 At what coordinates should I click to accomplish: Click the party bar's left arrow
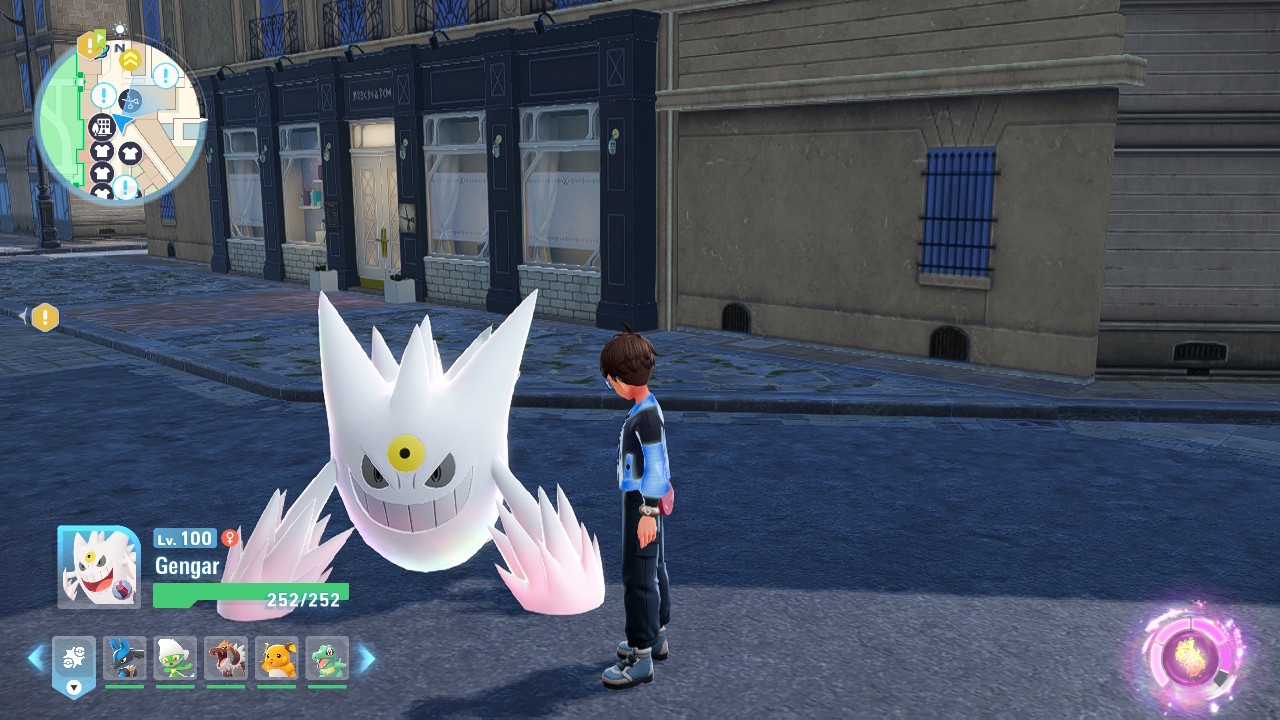[x=36, y=658]
